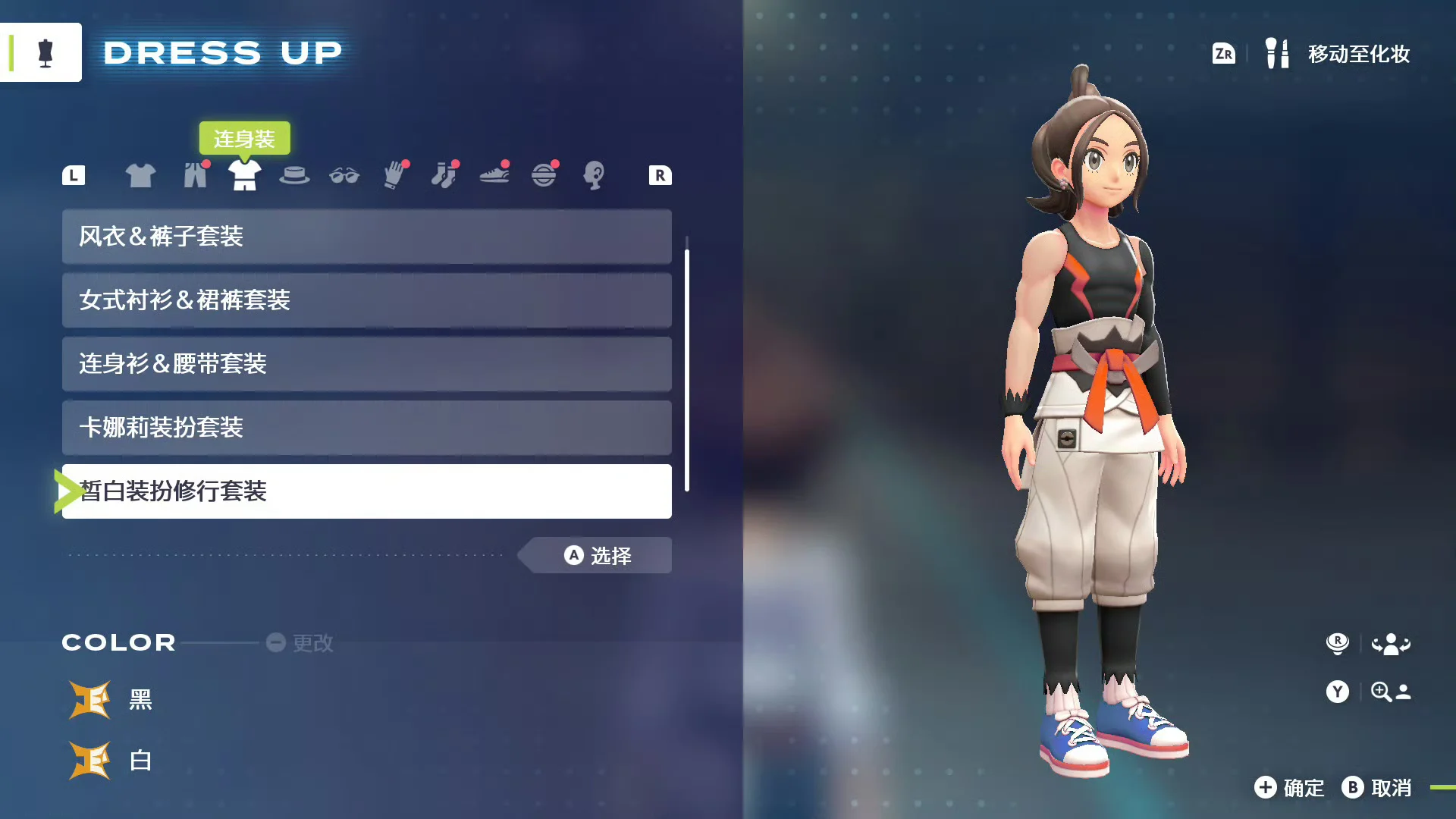
Task: Switch to the shoes category tab
Action: coord(494,175)
